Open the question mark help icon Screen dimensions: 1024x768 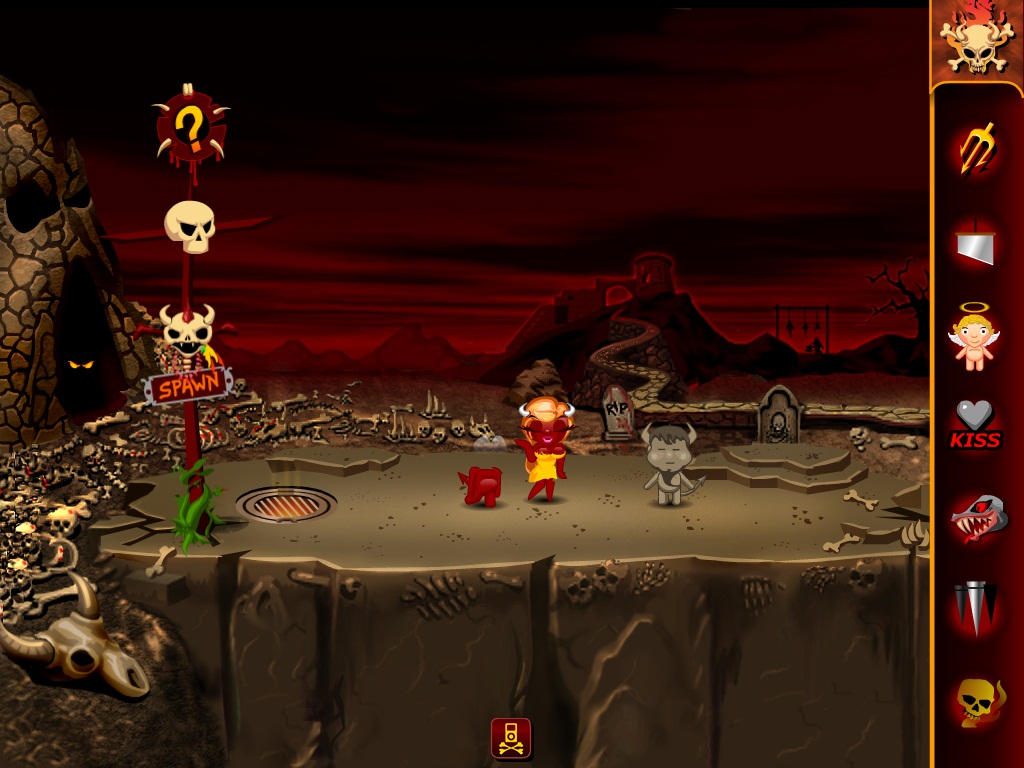190,126
